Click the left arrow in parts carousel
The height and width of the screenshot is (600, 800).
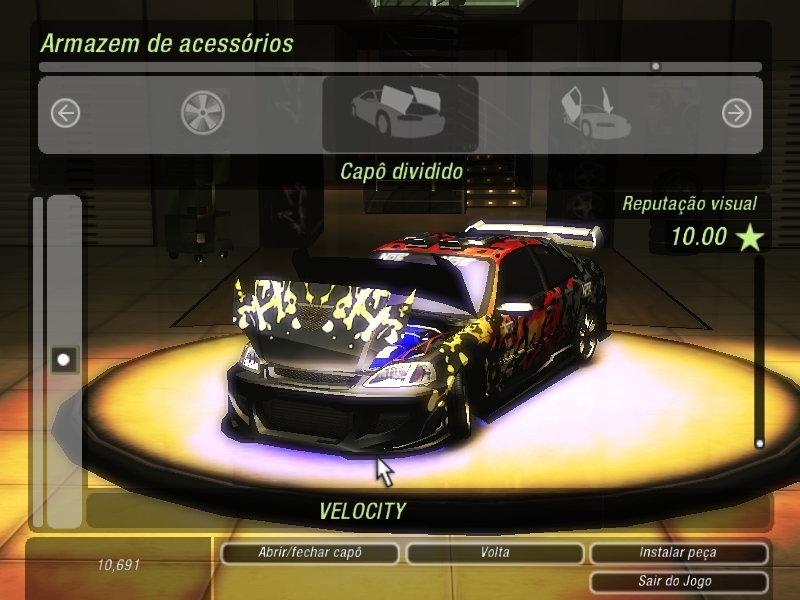pyautogui.click(x=65, y=114)
